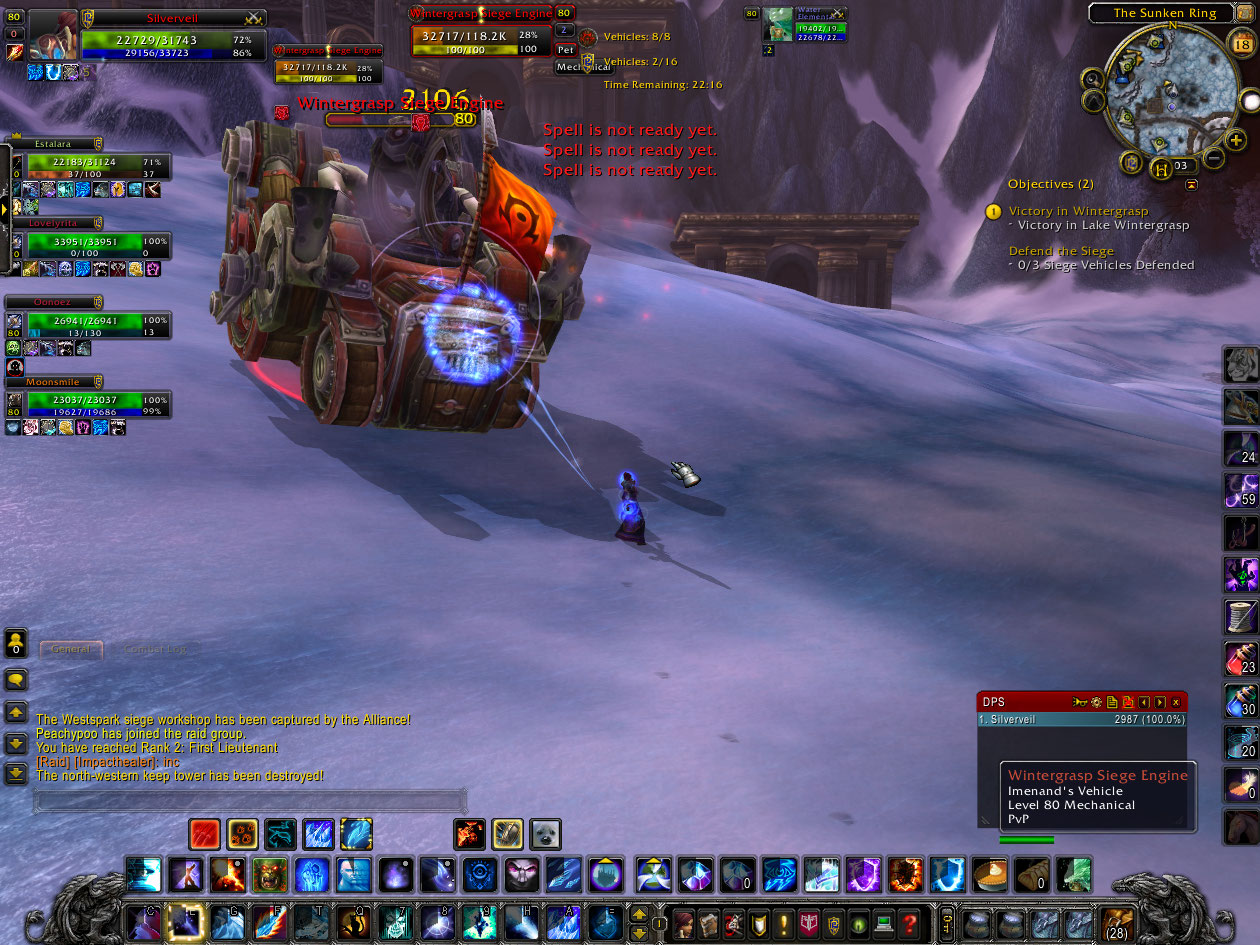Open the calendar showing day 18
1260x945 pixels.
tap(1241, 45)
